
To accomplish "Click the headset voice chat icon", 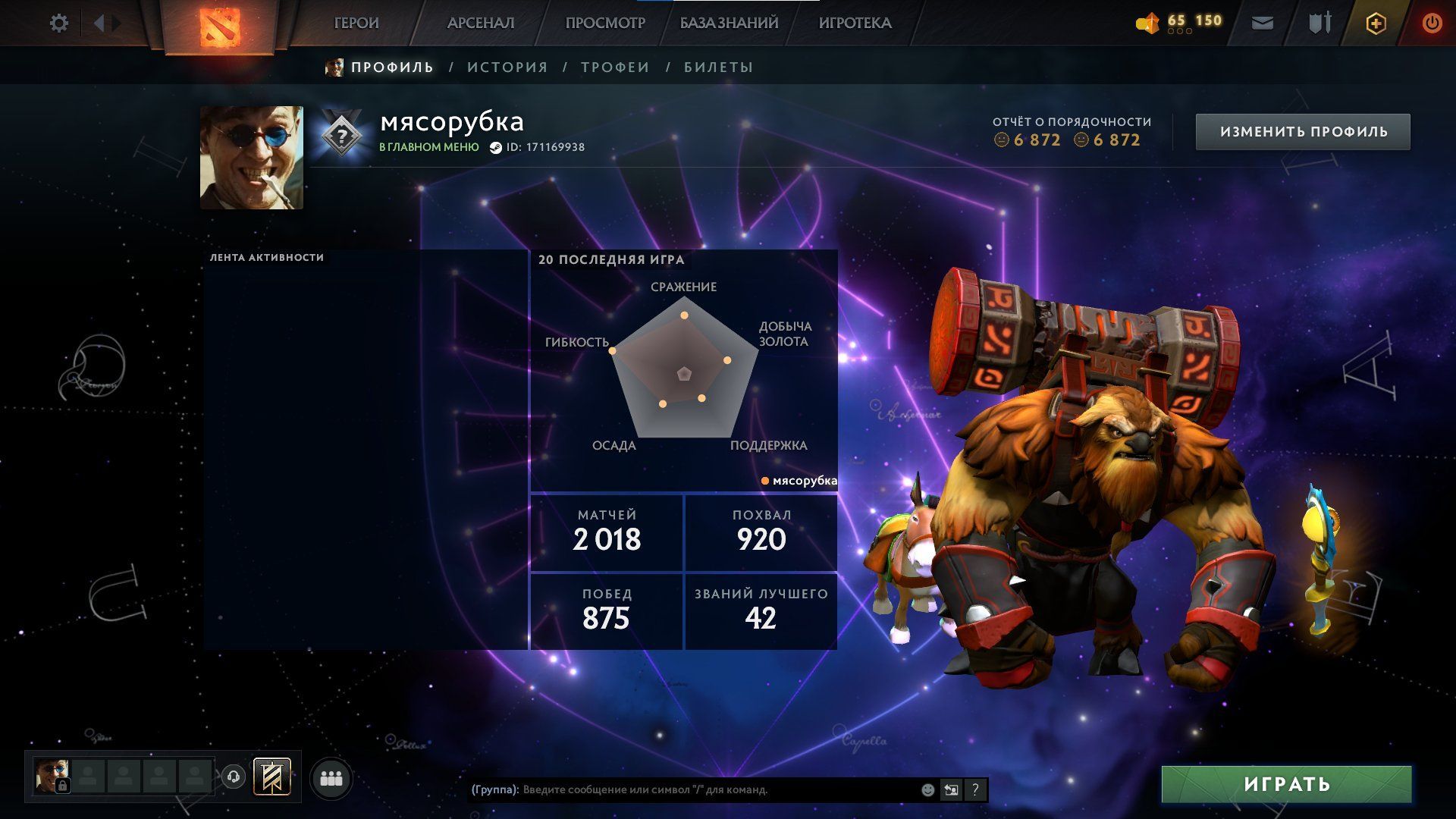I will click(234, 777).
